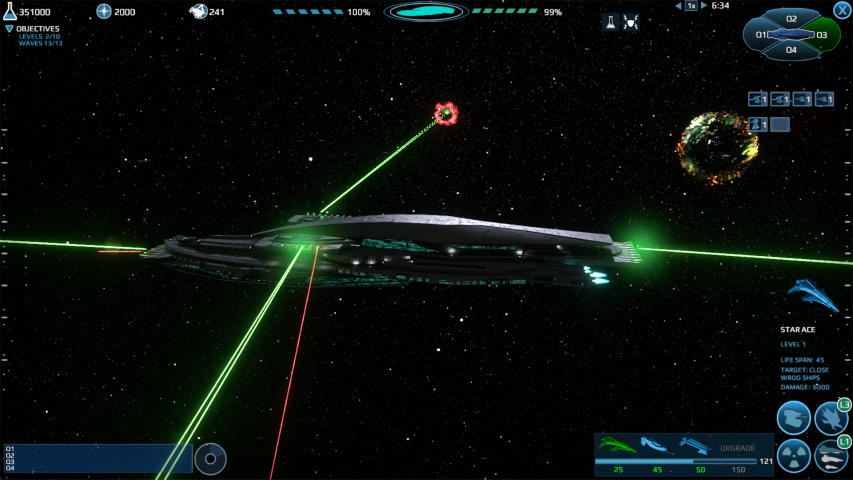Screen dimensions: 853x480
Task: Choose the green fighter ship costing 25
Action: [618, 445]
